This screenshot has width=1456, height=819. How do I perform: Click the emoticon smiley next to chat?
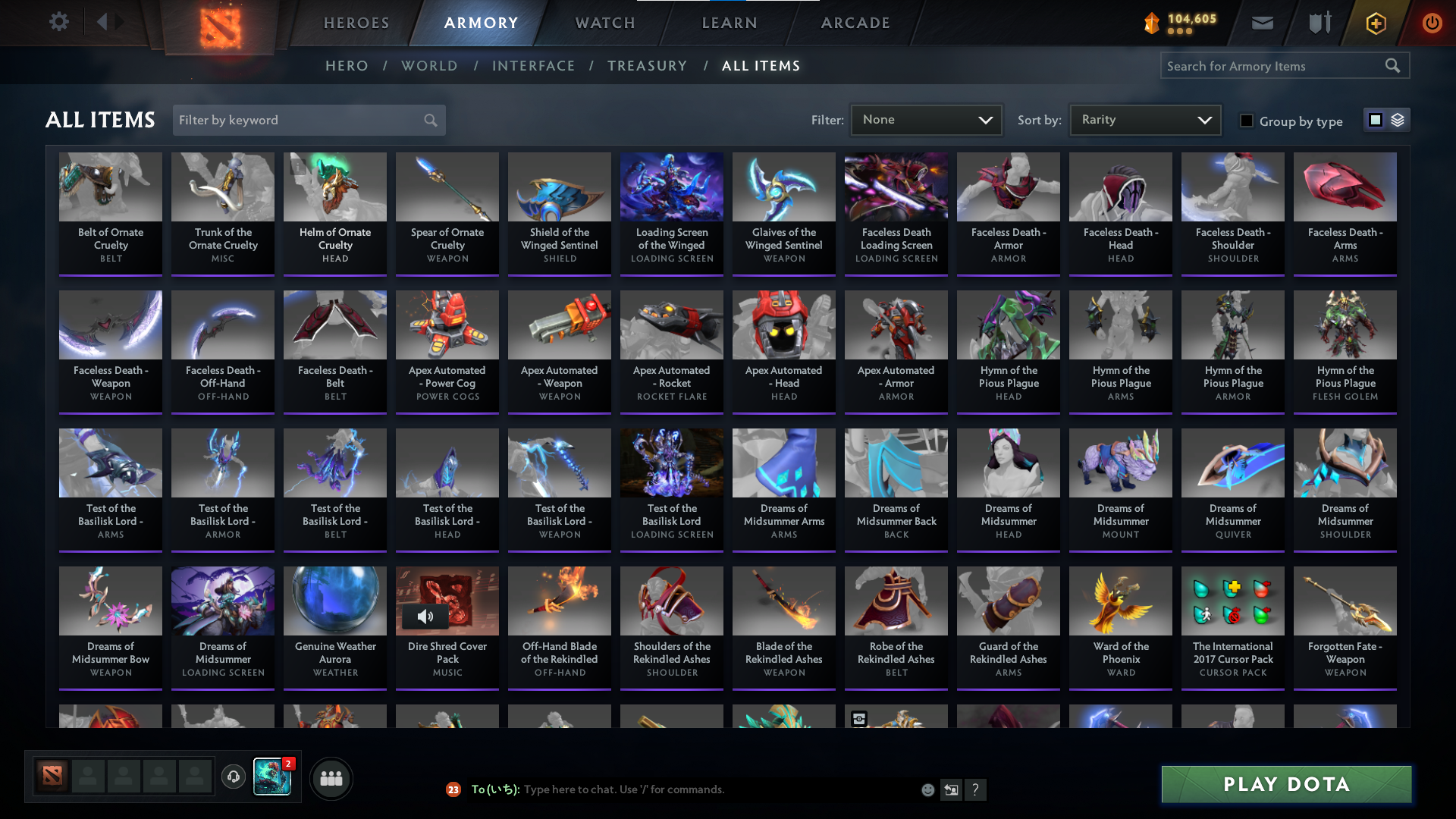927,789
